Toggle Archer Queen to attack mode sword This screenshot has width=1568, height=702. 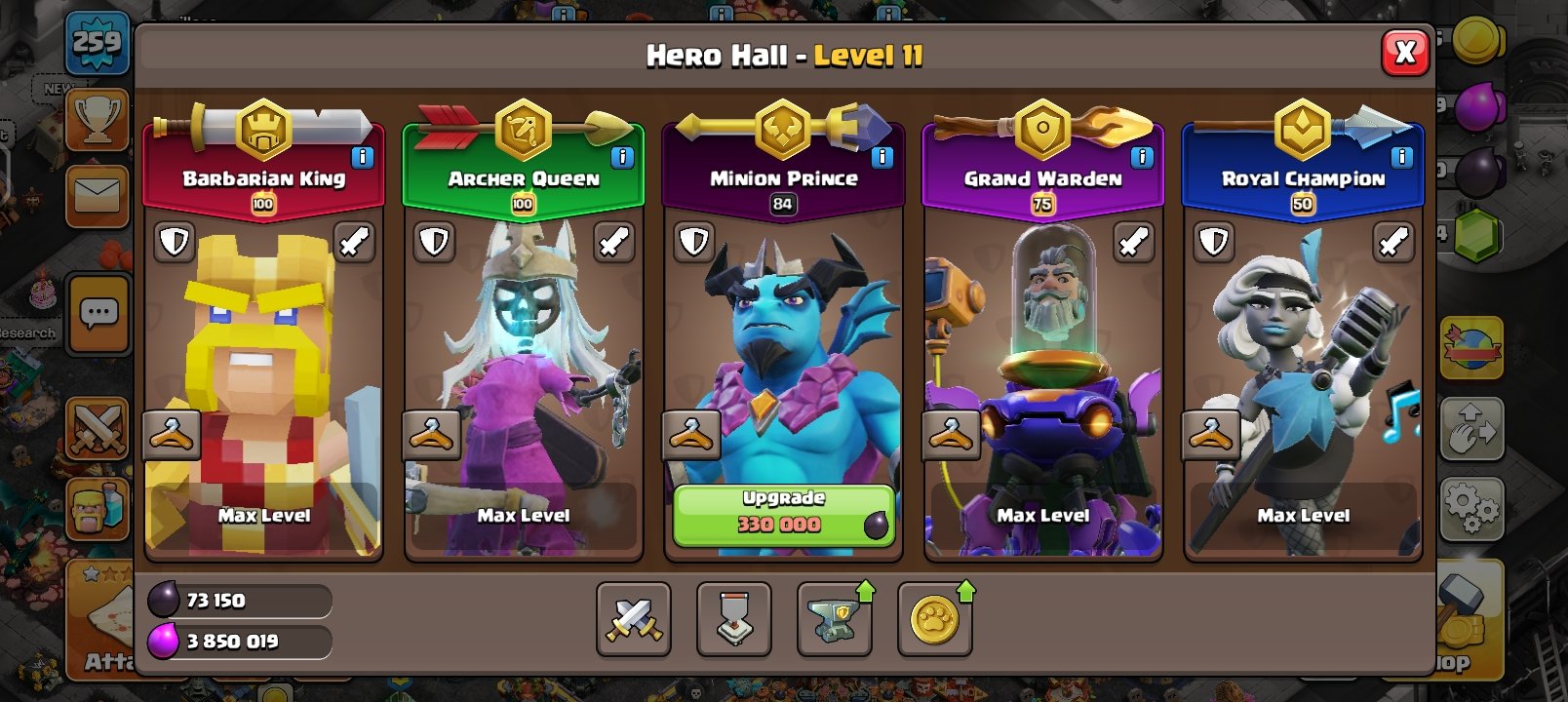613,243
